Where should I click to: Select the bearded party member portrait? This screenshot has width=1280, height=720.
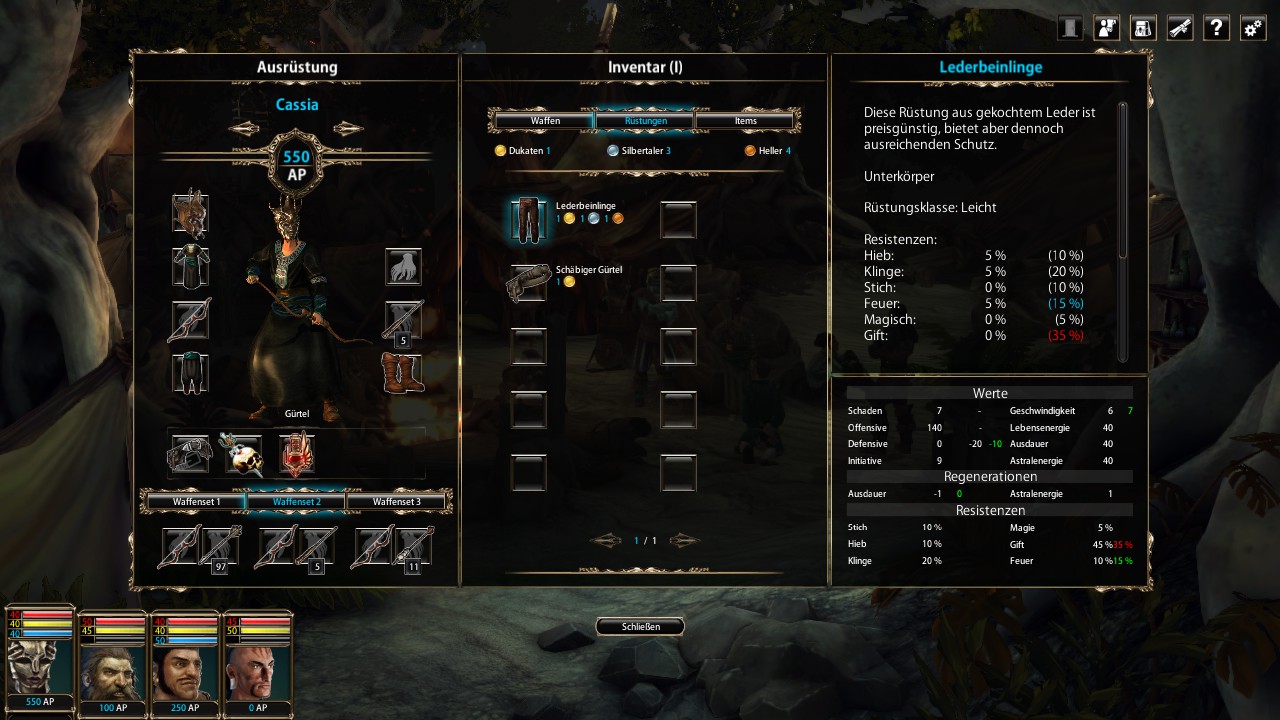(111, 661)
